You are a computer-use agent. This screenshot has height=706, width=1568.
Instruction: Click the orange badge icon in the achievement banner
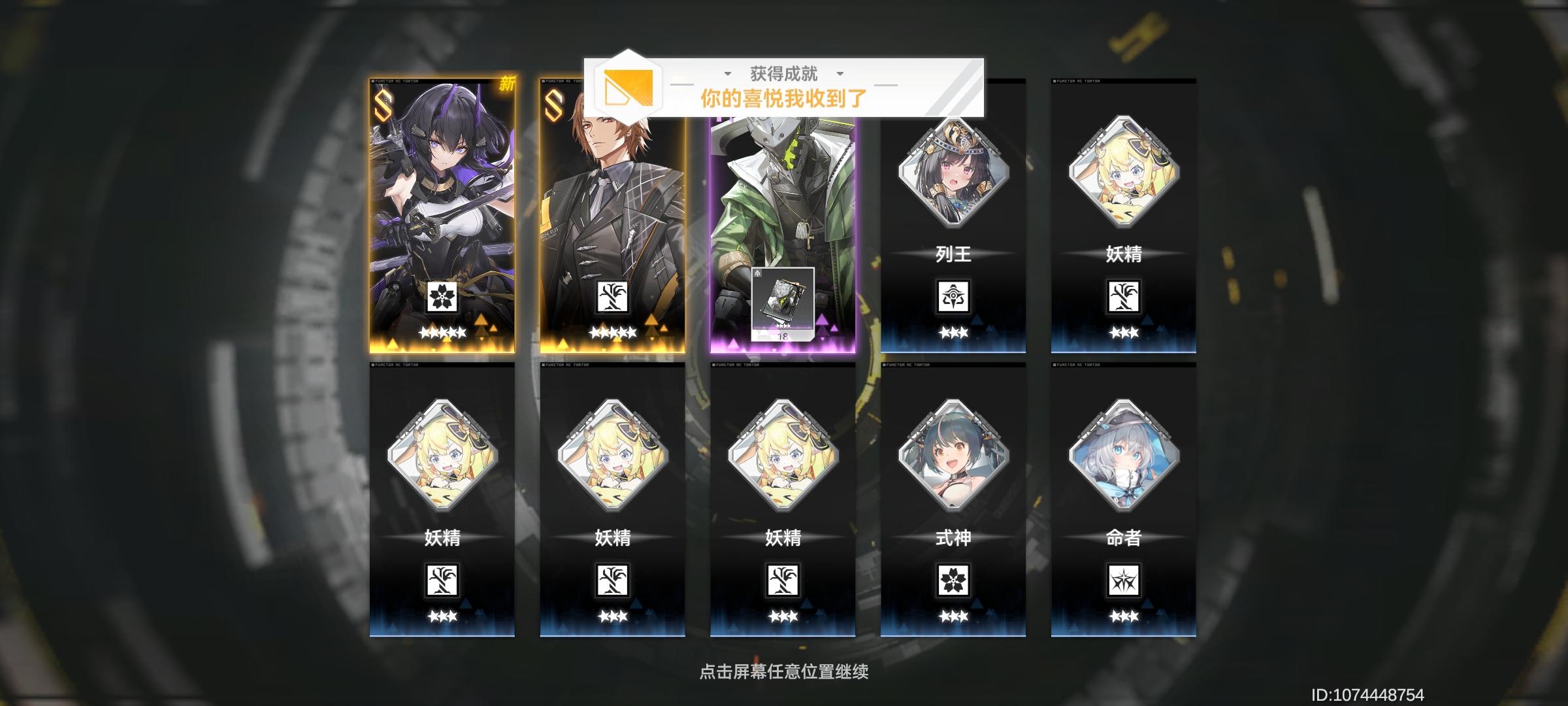coord(629,88)
